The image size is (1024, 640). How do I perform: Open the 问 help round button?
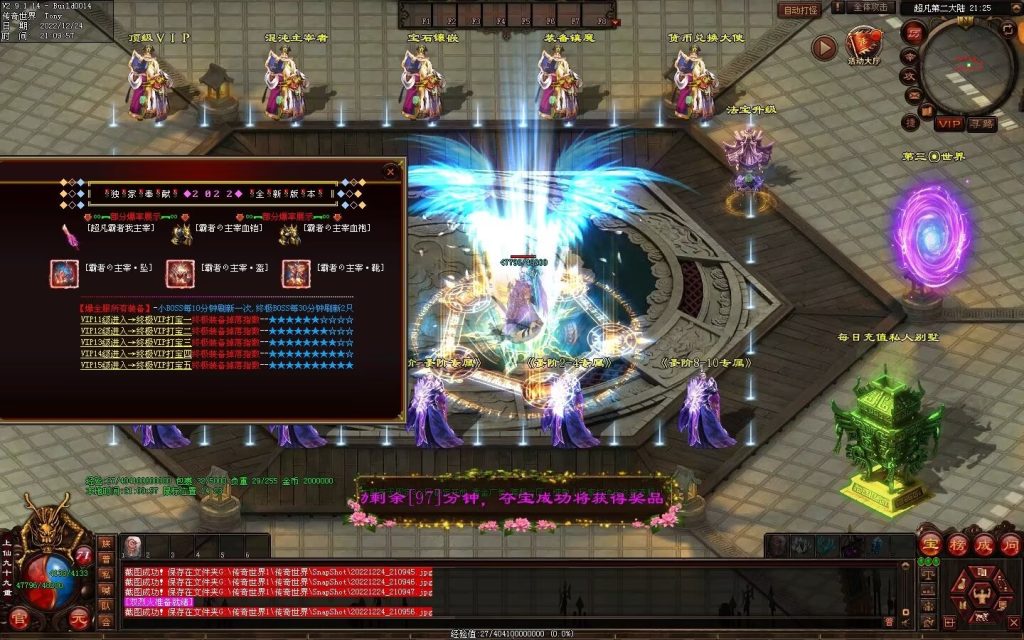pos(1010,544)
